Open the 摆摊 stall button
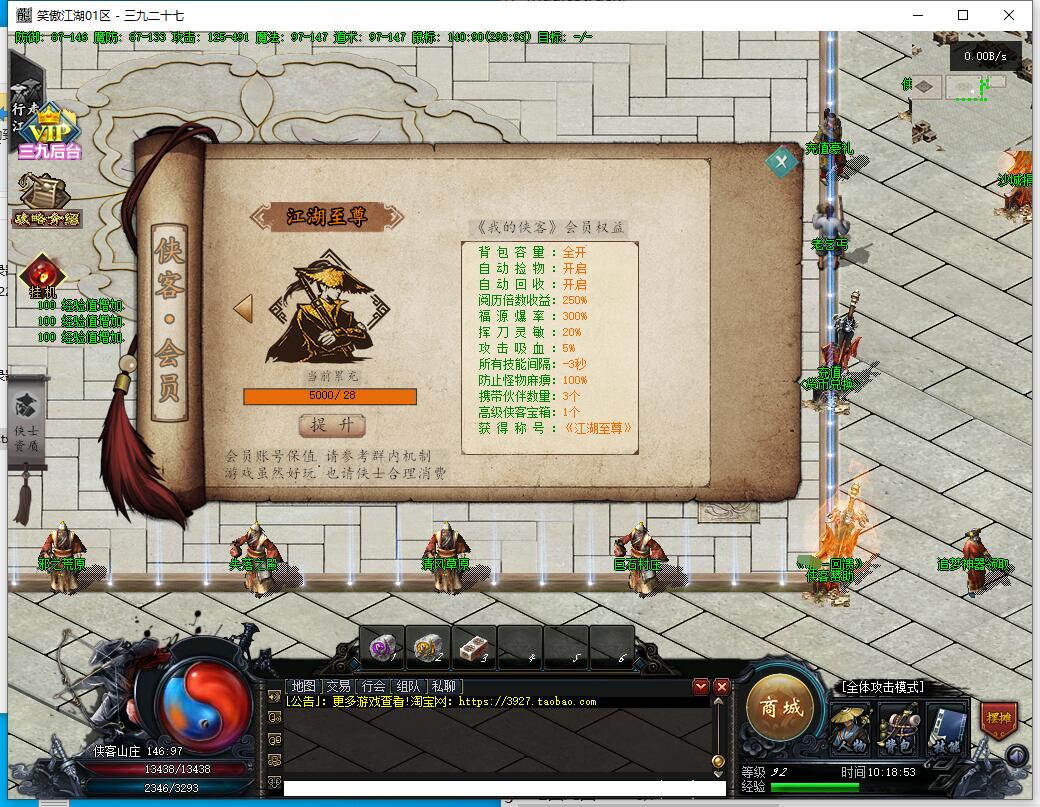The height and width of the screenshot is (807, 1040). point(998,719)
